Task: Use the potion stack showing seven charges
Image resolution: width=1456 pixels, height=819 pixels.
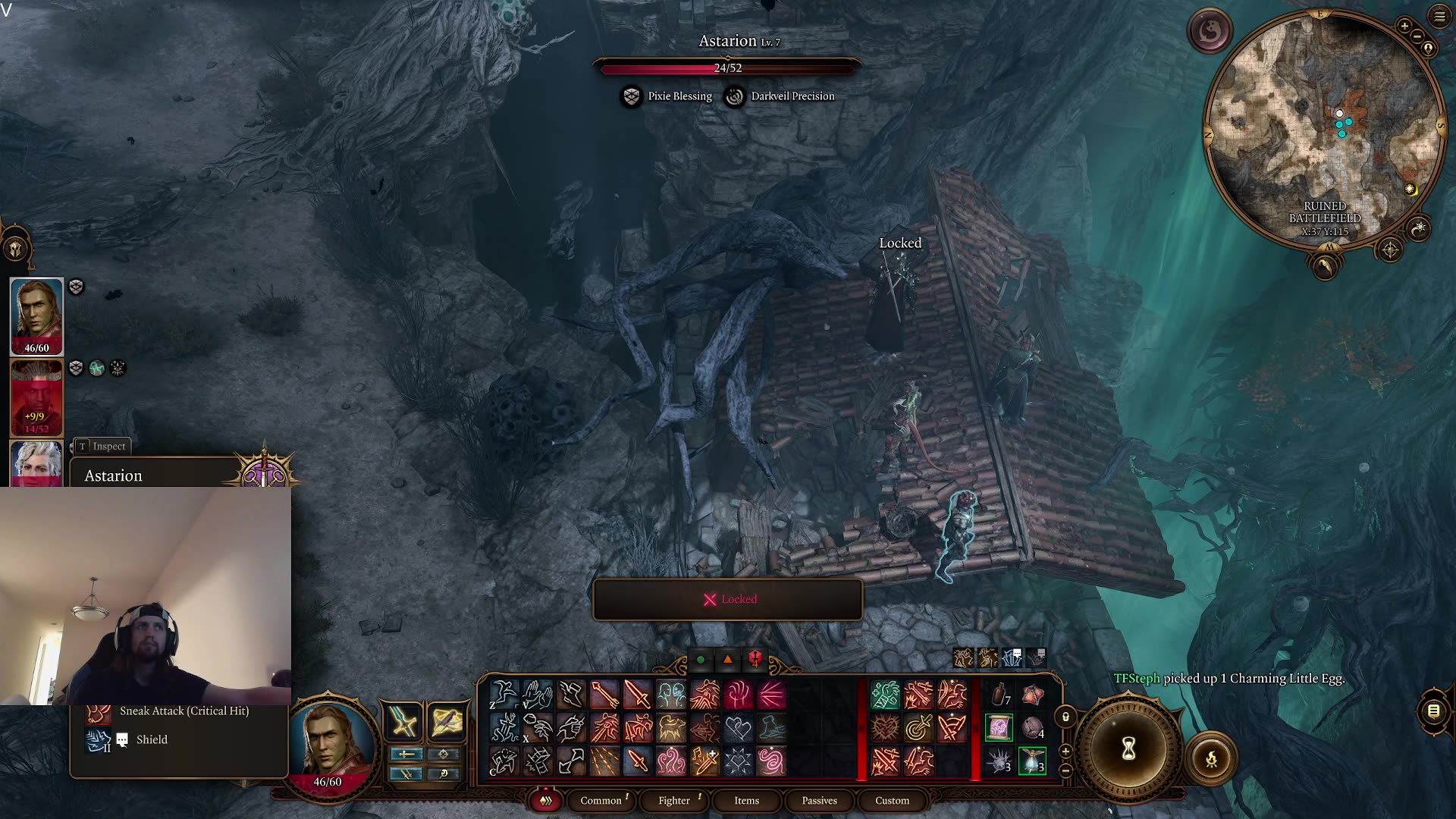Action: click(x=1000, y=694)
